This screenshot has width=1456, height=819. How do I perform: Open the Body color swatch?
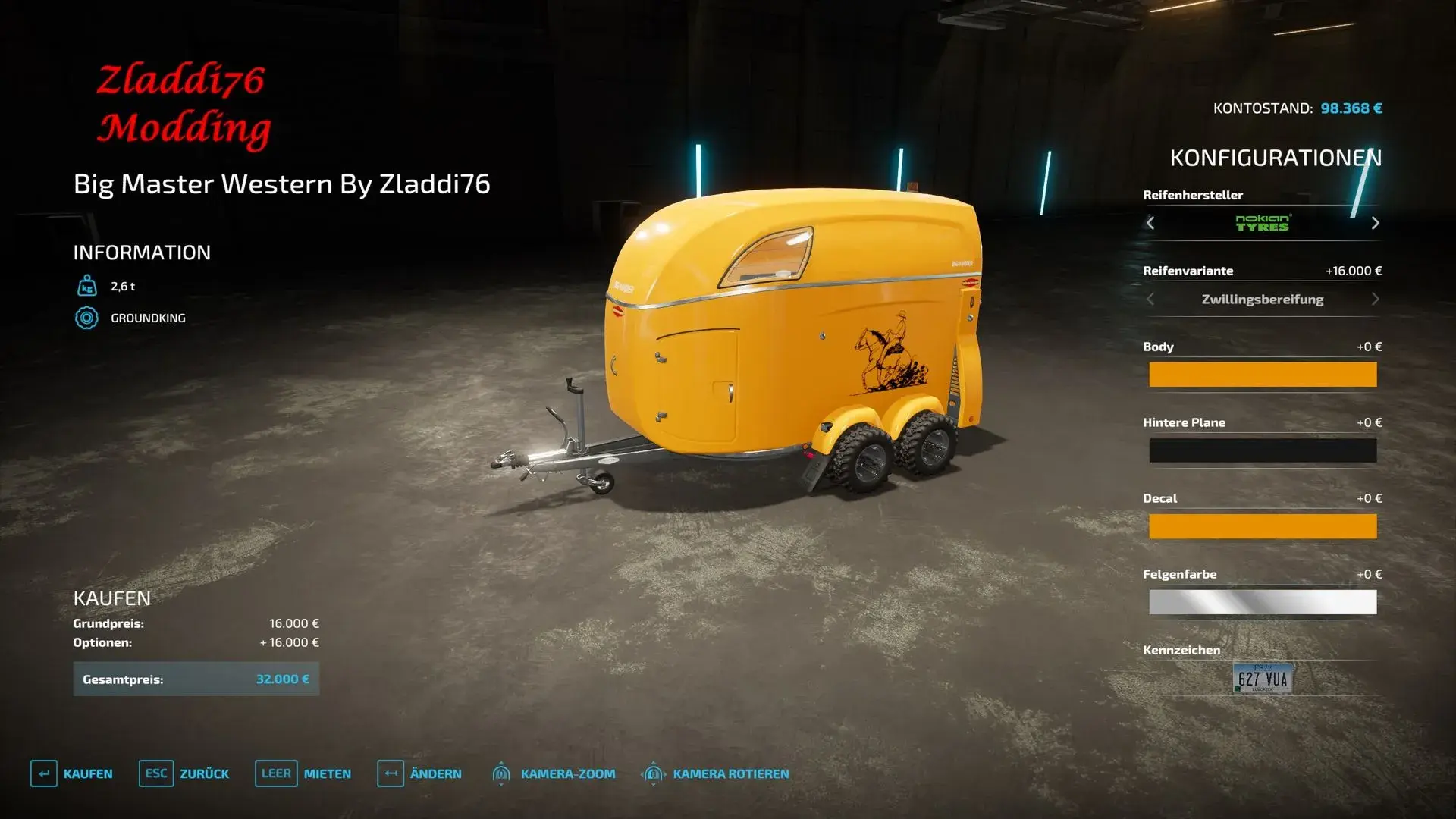[x=1262, y=375]
